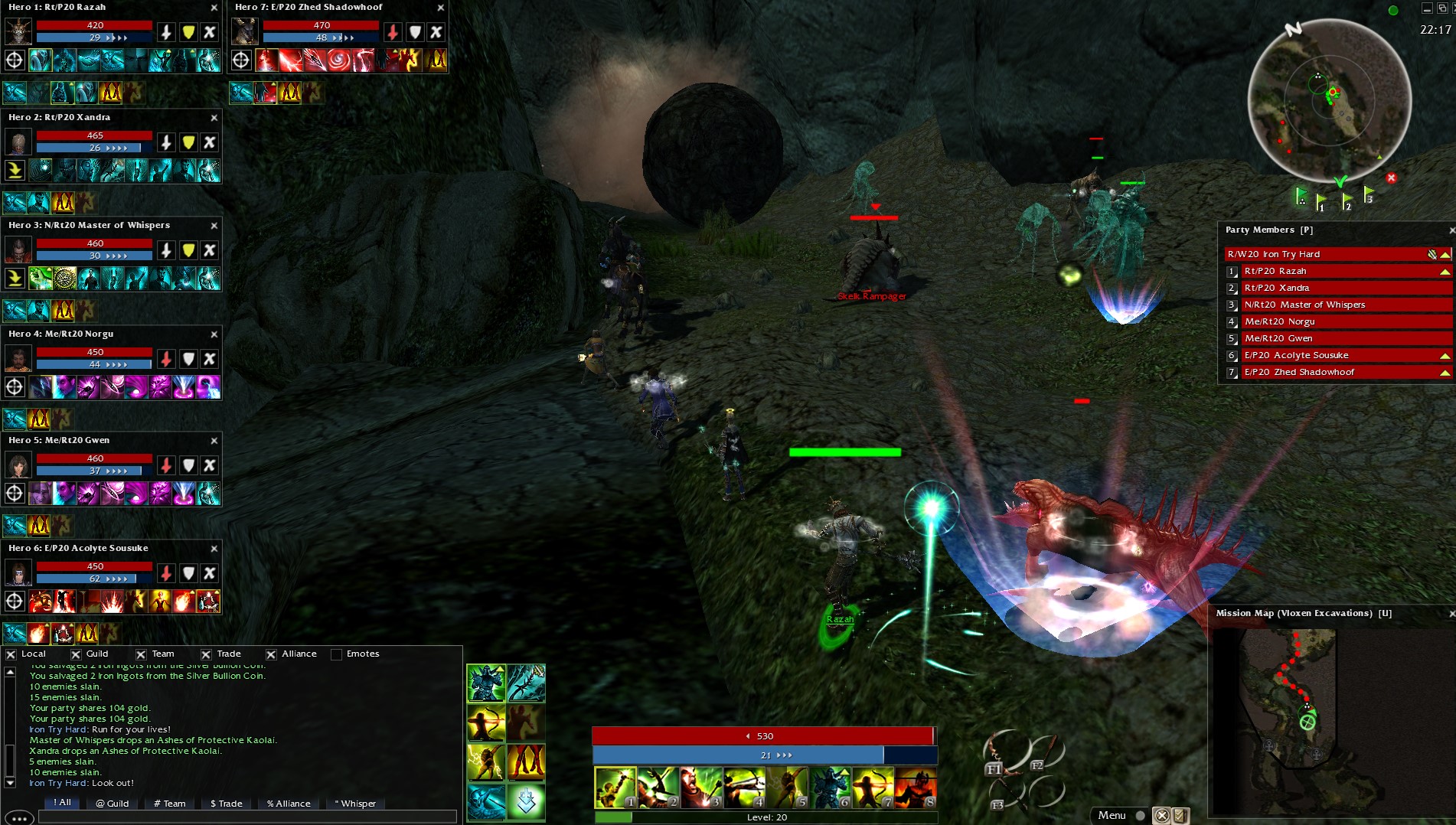Switch to the Alliance chat channel tab

pos(289,804)
